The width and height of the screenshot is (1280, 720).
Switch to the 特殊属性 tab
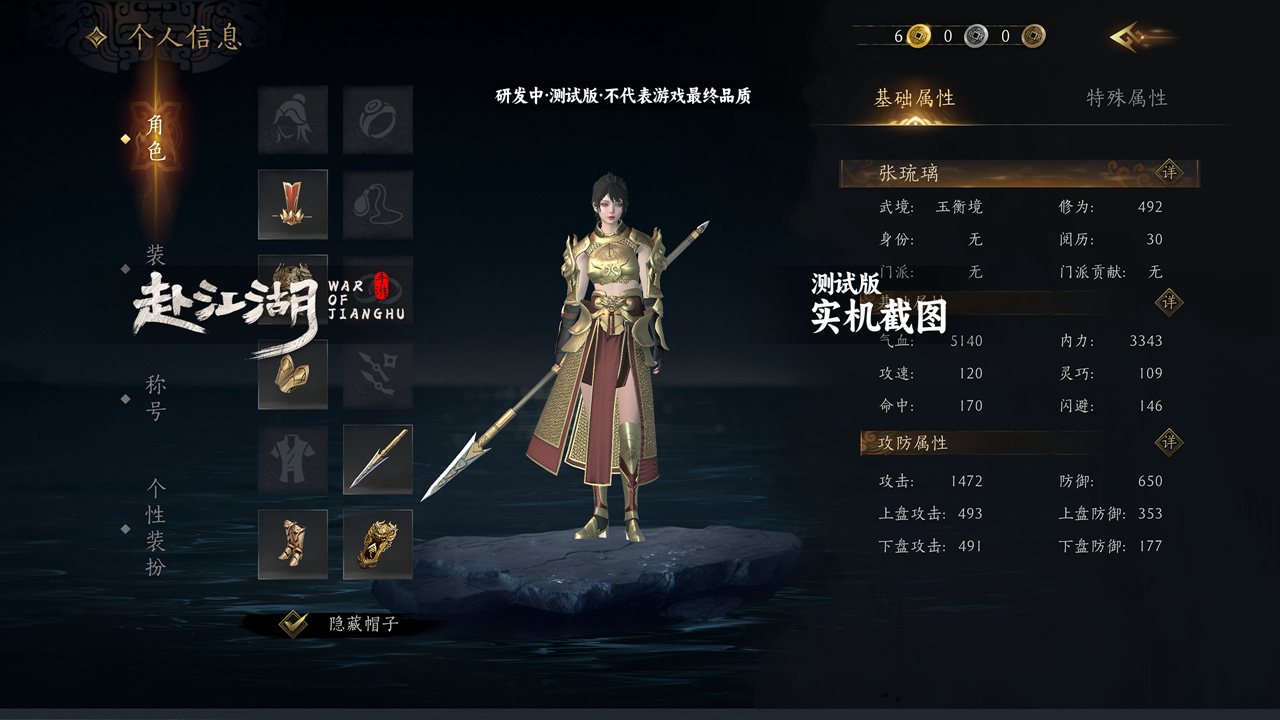coord(1127,98)
